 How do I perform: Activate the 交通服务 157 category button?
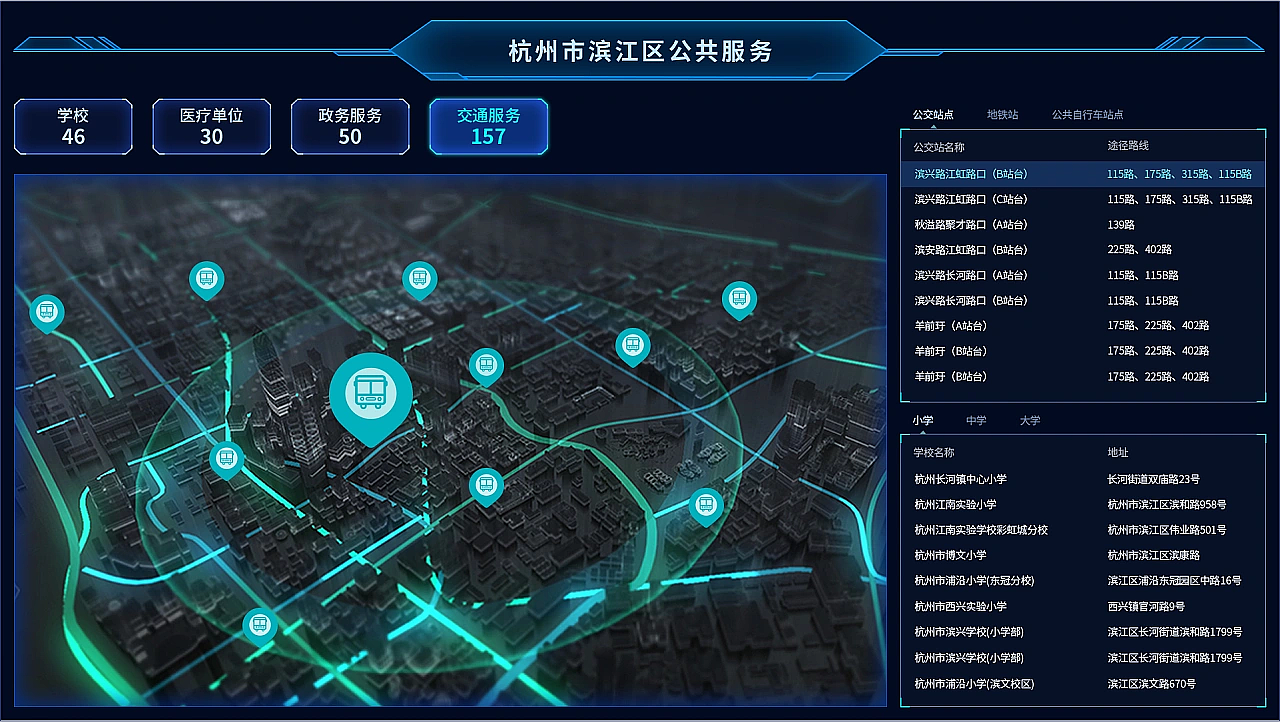(488, 127)
